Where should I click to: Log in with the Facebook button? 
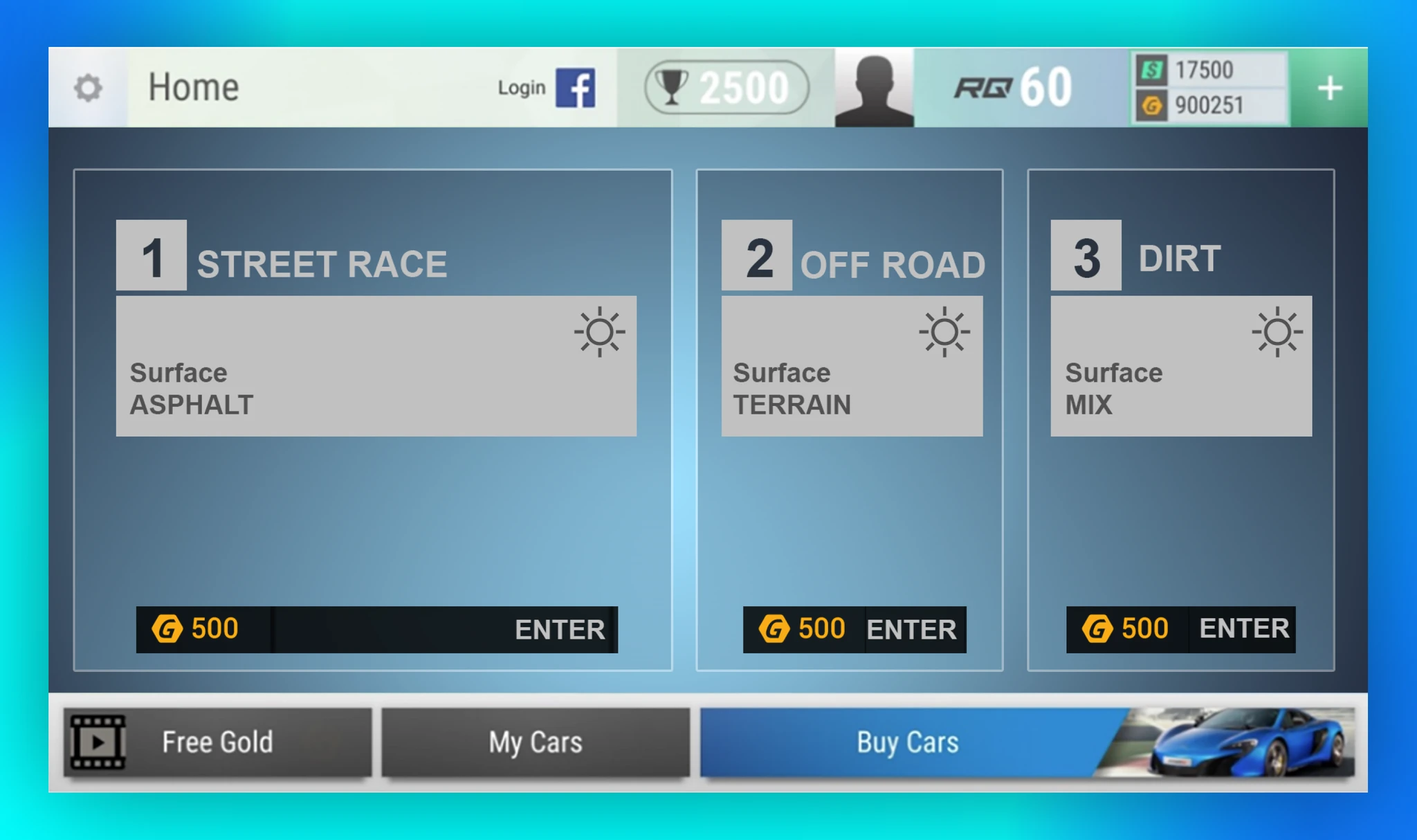click(574, 88)
